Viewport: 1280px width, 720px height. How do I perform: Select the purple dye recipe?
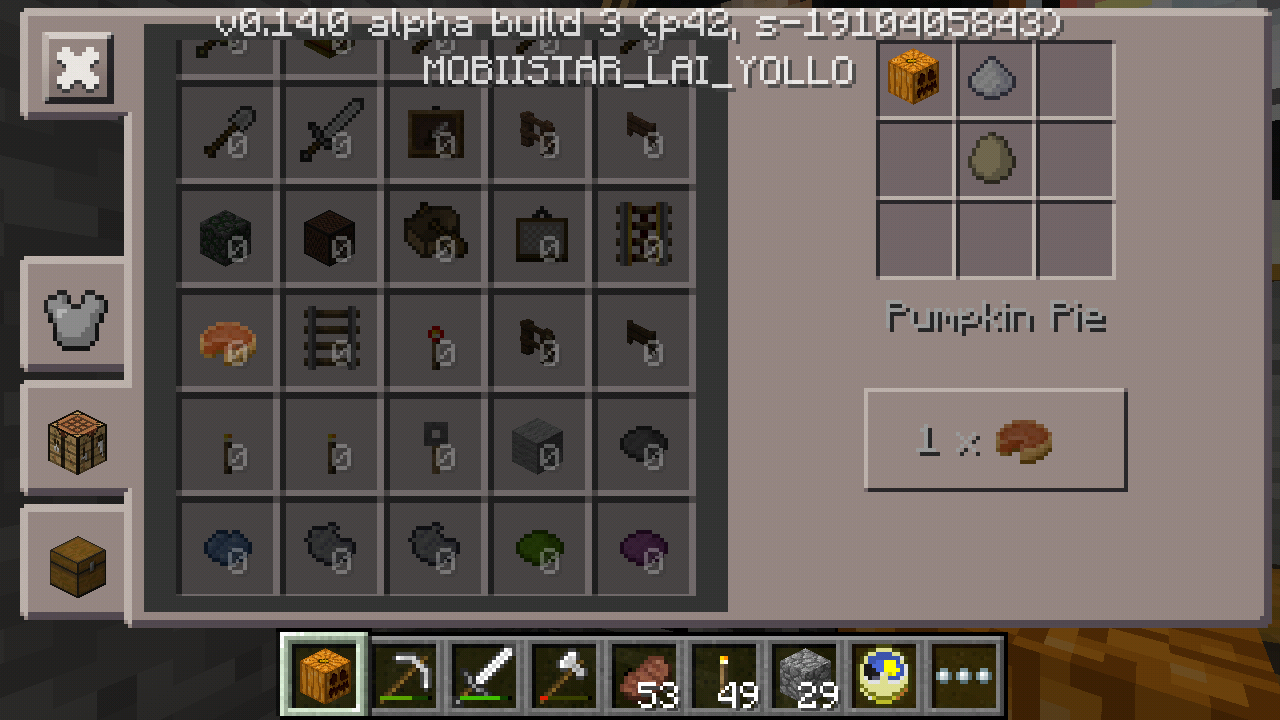(x=643, y=549)
